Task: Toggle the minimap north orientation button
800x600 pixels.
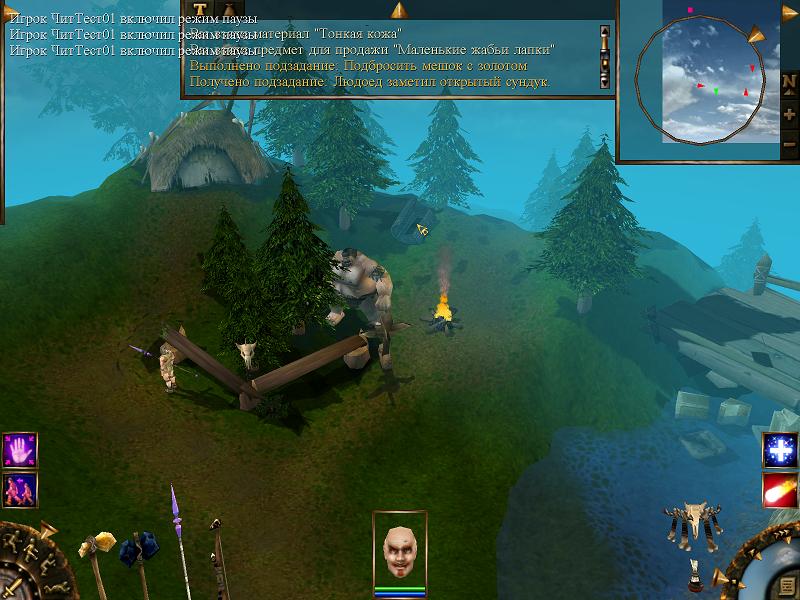Action: point(790,83)
